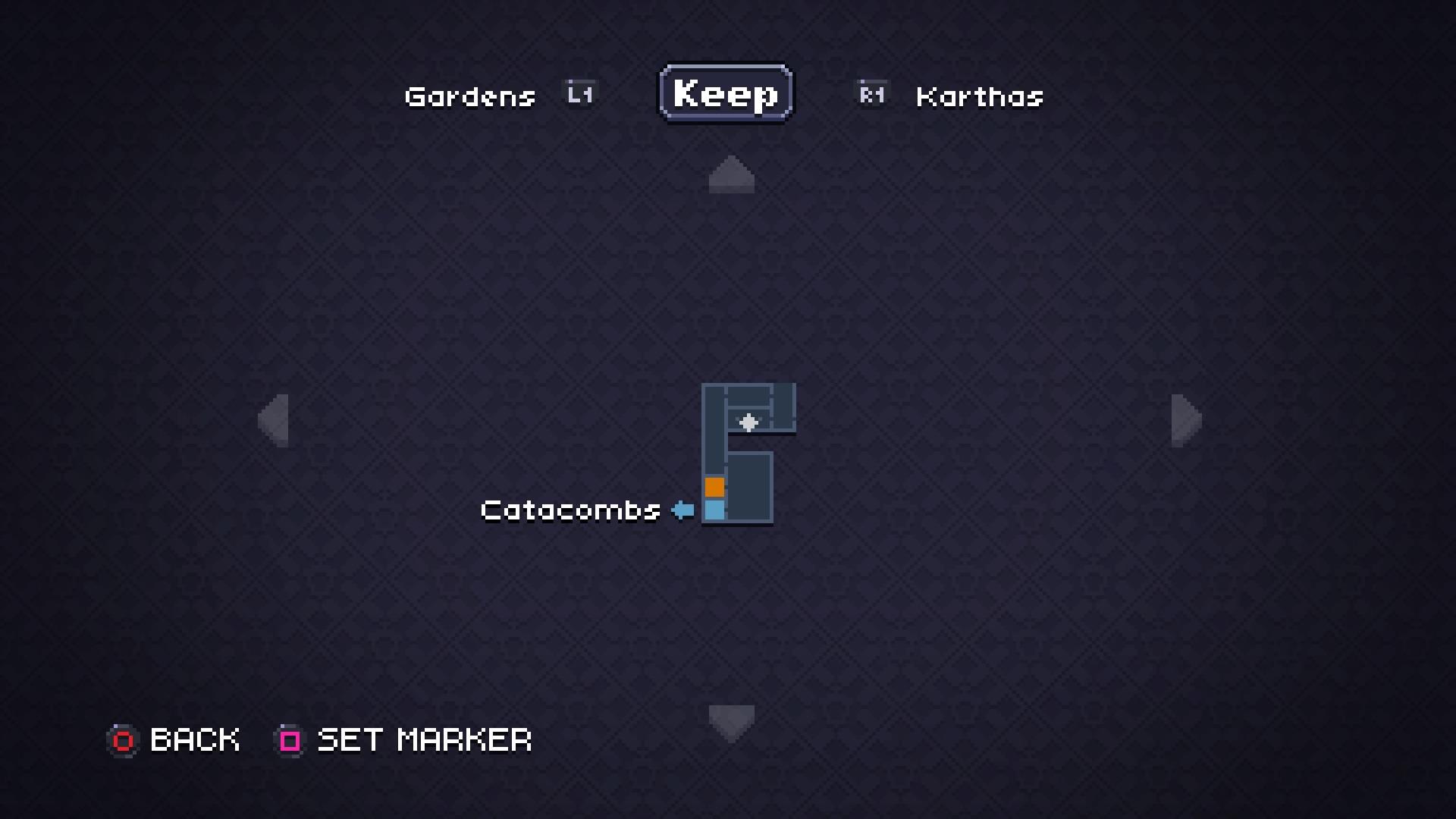
Task: Click the red circle icon beside BACK
Action: click(124, 739)
